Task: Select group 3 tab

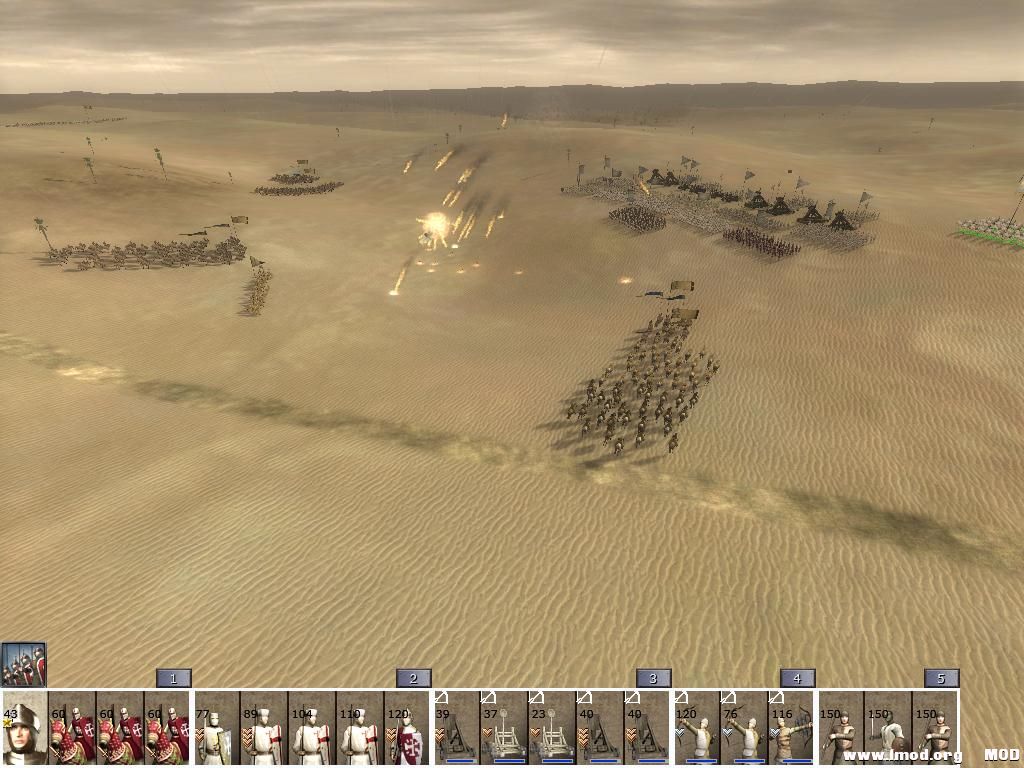Action: (653, 678)
